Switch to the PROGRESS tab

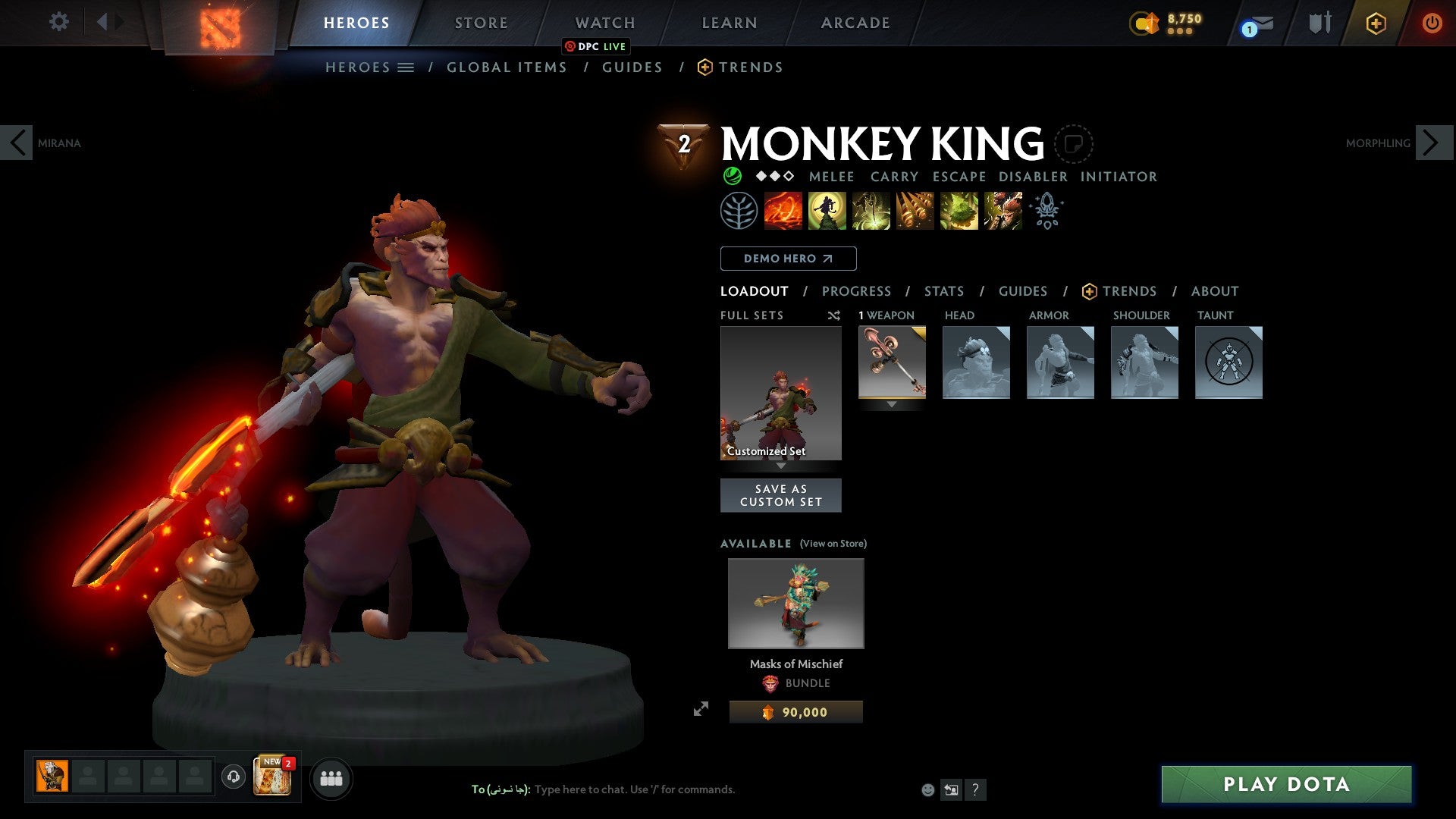click(x=856, y=290)
